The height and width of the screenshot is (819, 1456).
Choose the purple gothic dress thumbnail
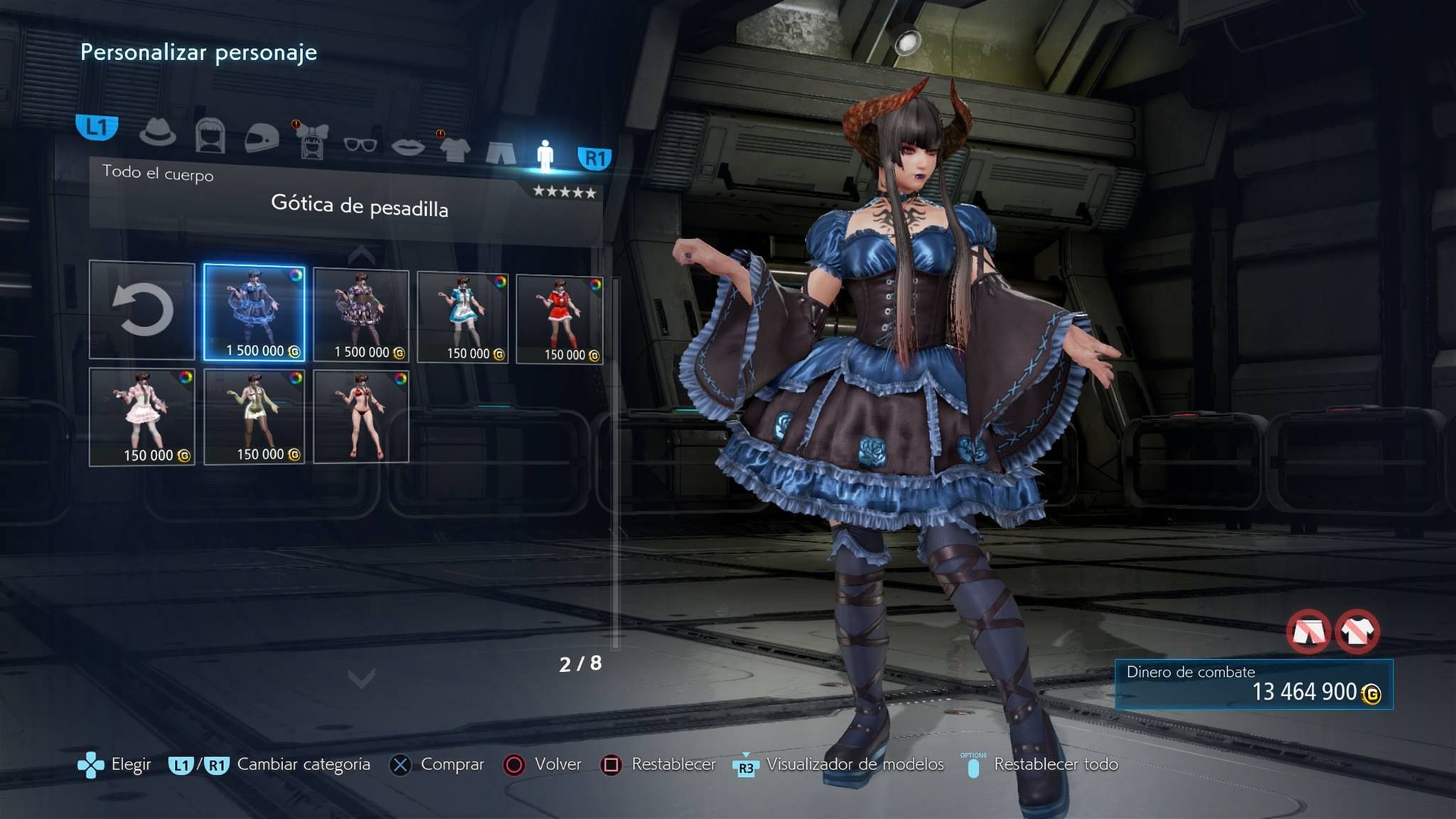tap(361, 315)
